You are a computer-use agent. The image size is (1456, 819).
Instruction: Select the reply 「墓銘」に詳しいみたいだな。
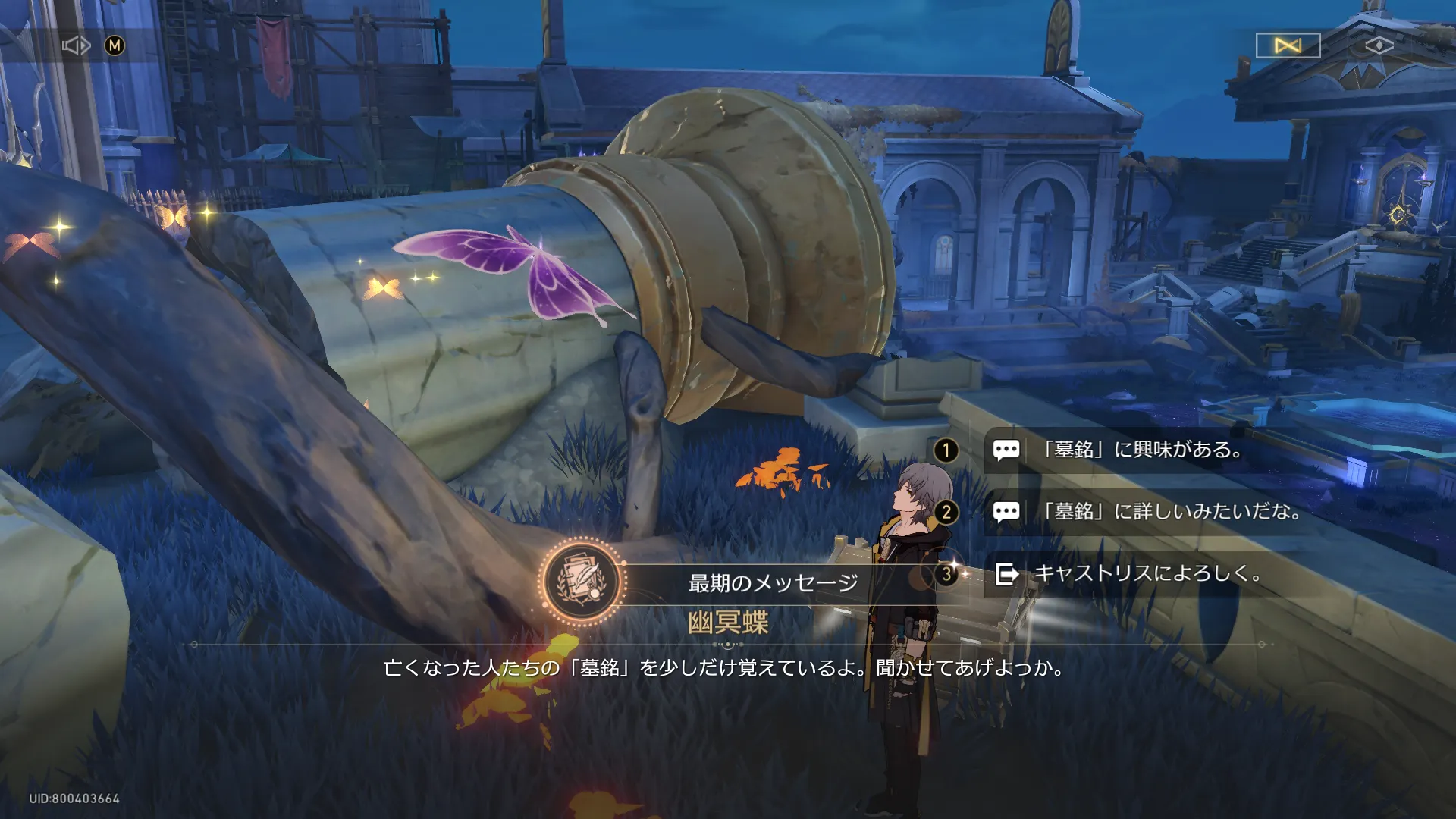(x=1172, y=512)
